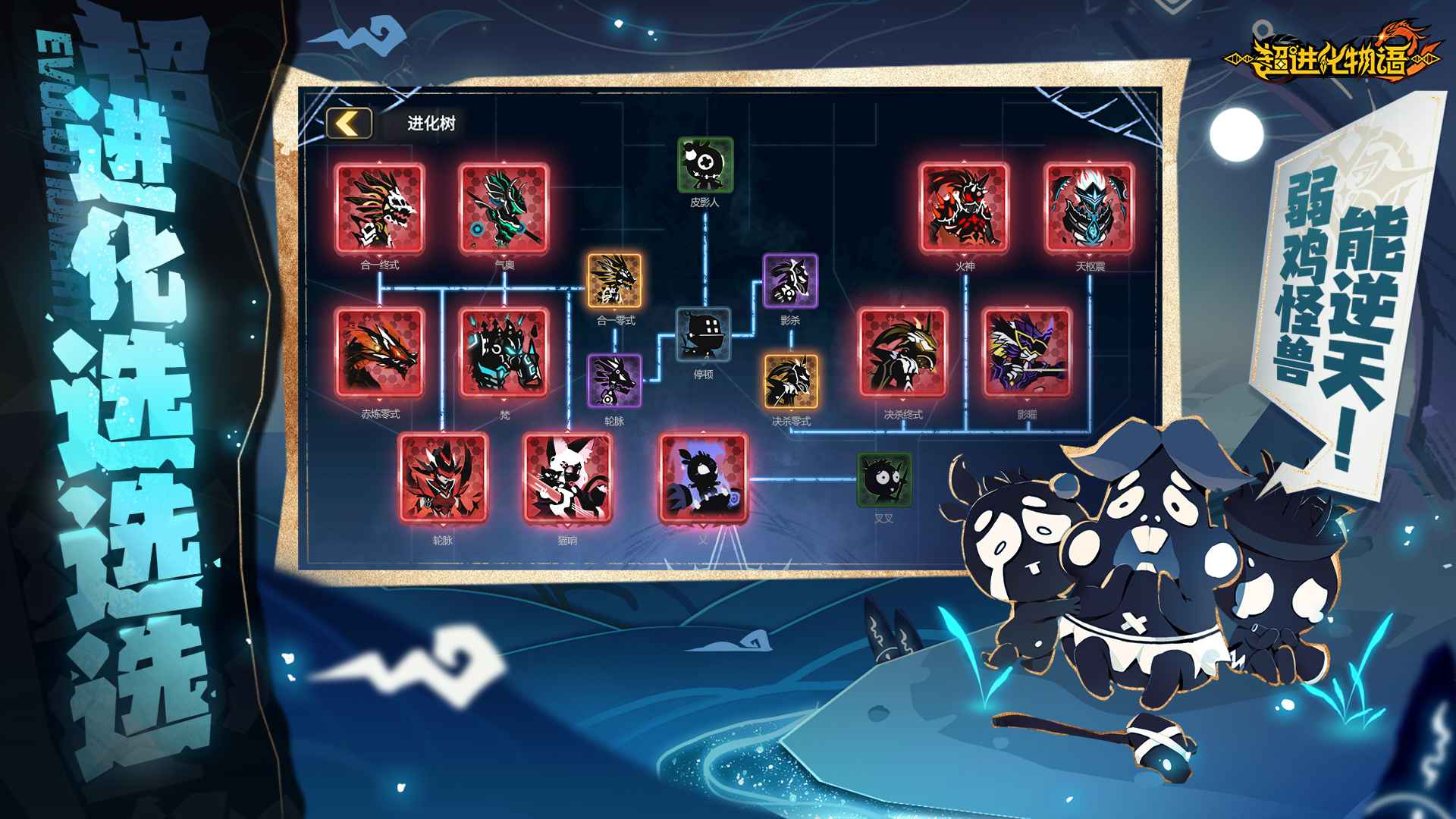Choose the 火神 evolution node
This screenshot has width=1456, height=819.
point(965,209)
